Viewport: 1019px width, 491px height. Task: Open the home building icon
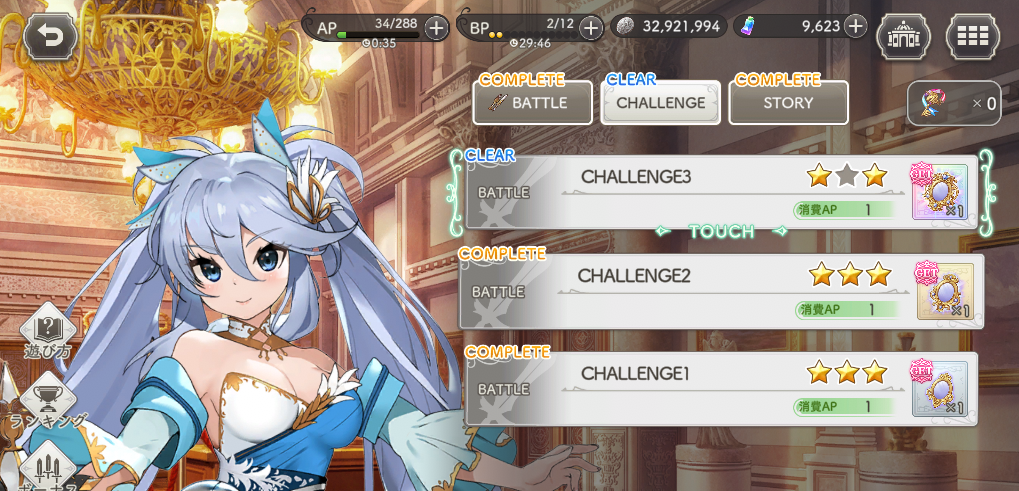[903, 36]
